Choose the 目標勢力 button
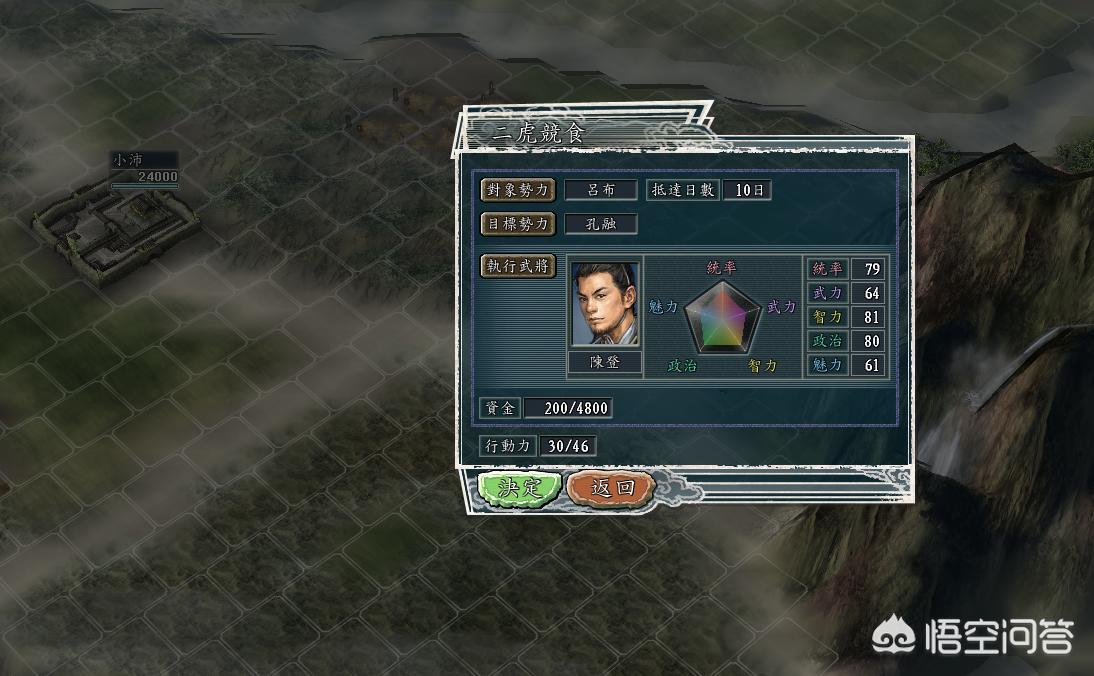Image resolution: width=1094 pixels, height=676 pixels. click(518, 223)
